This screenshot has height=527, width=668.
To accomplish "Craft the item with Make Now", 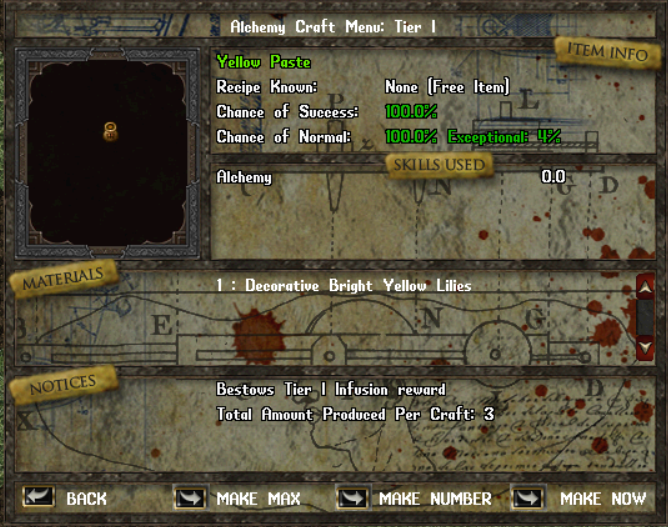I will pyautogui.click(x=528, y=497).
